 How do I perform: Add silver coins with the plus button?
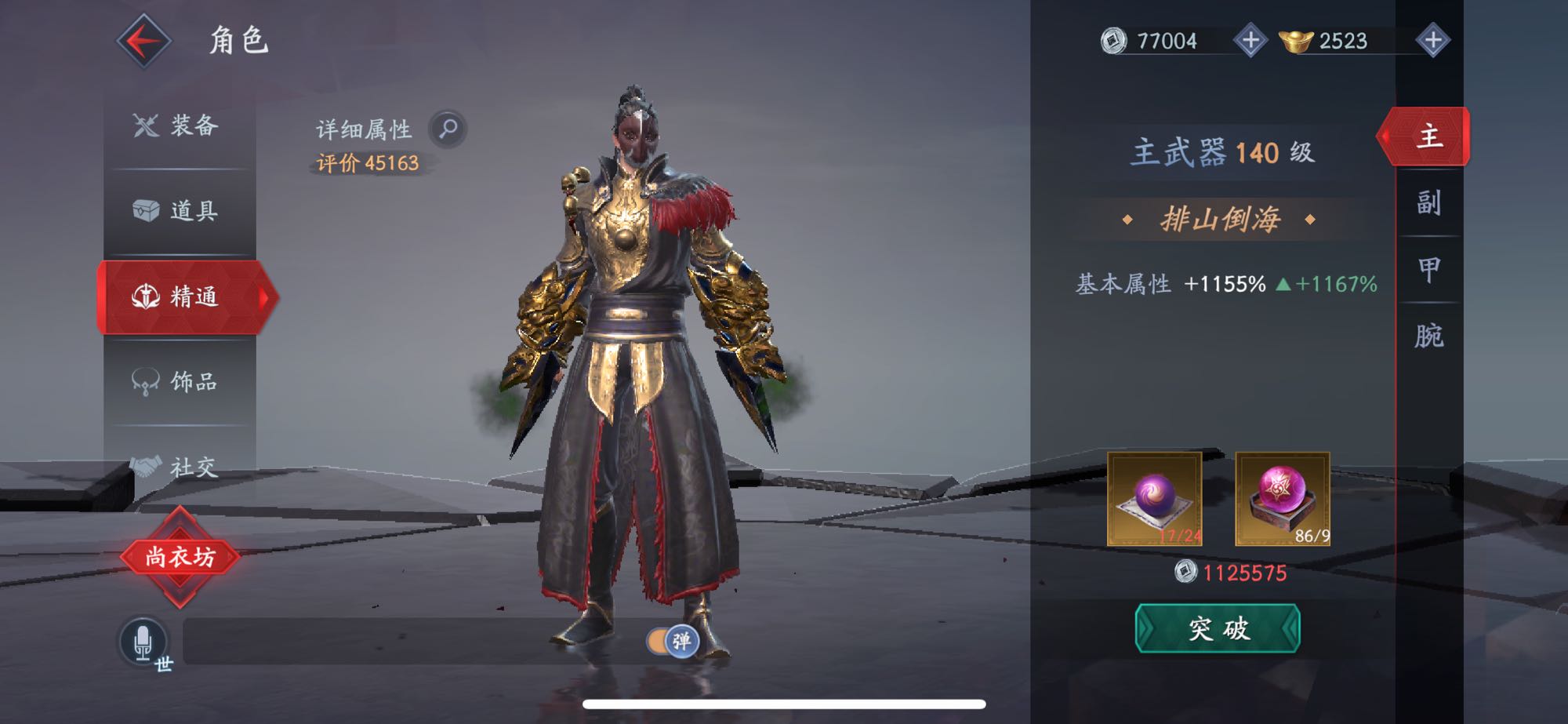click(x=1250, y=41)
